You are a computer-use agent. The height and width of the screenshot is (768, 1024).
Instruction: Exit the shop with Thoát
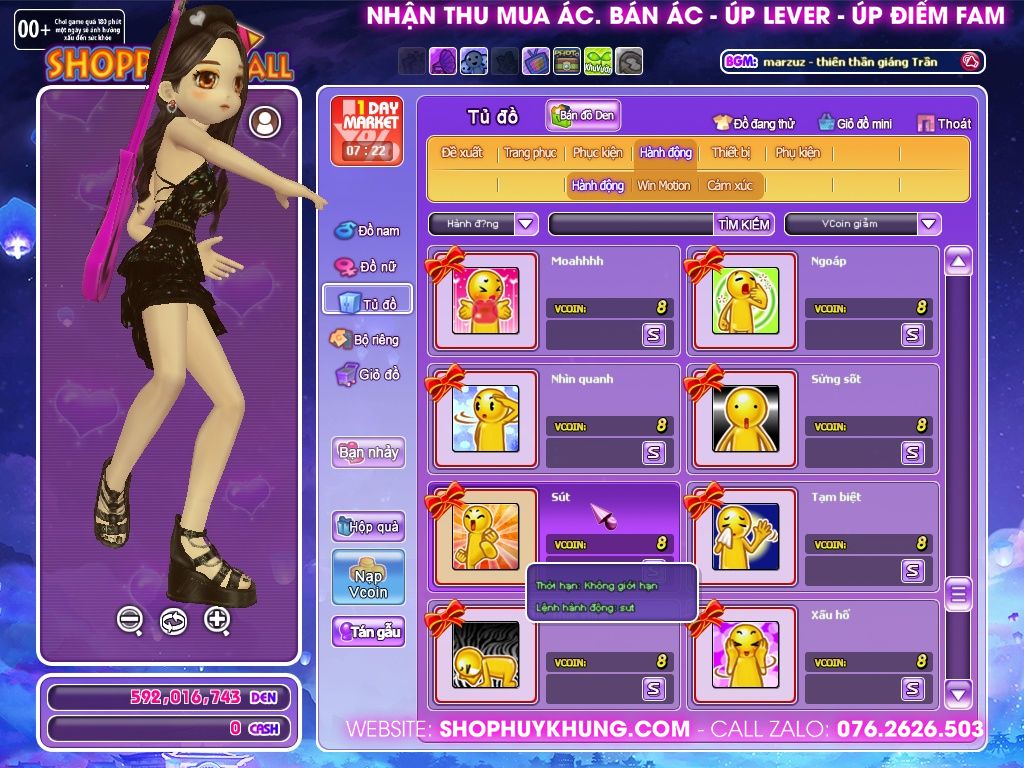click(x=943, y=123)
